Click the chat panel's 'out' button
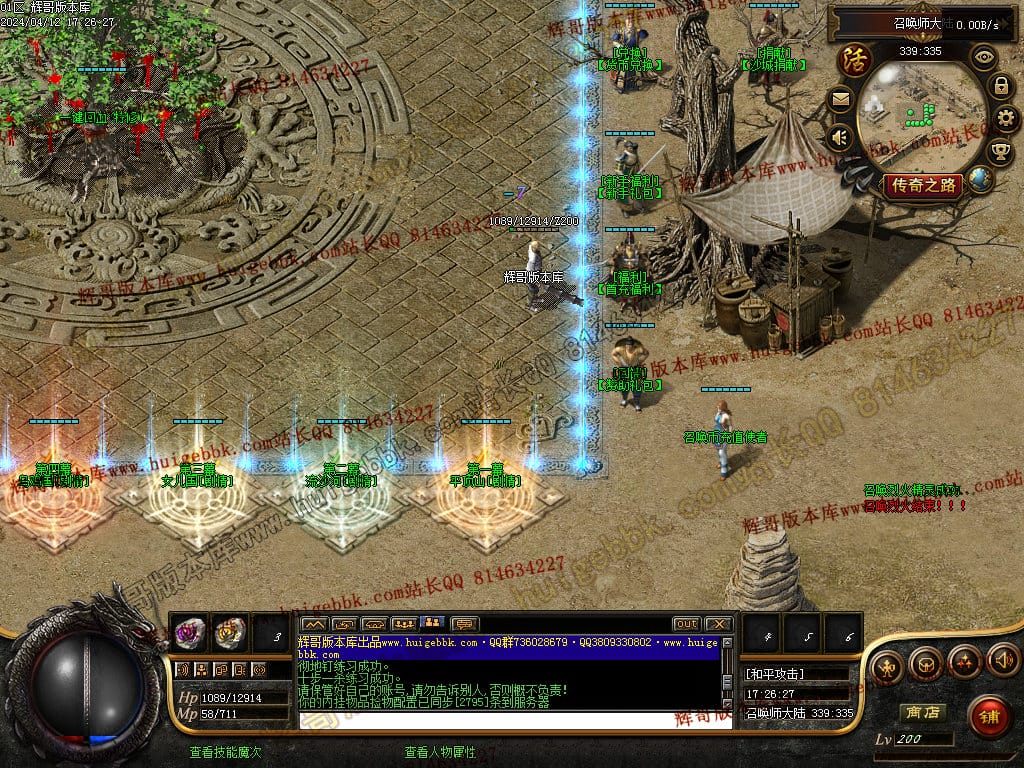Screen dimensions: 1024x768 click(686, 624)
